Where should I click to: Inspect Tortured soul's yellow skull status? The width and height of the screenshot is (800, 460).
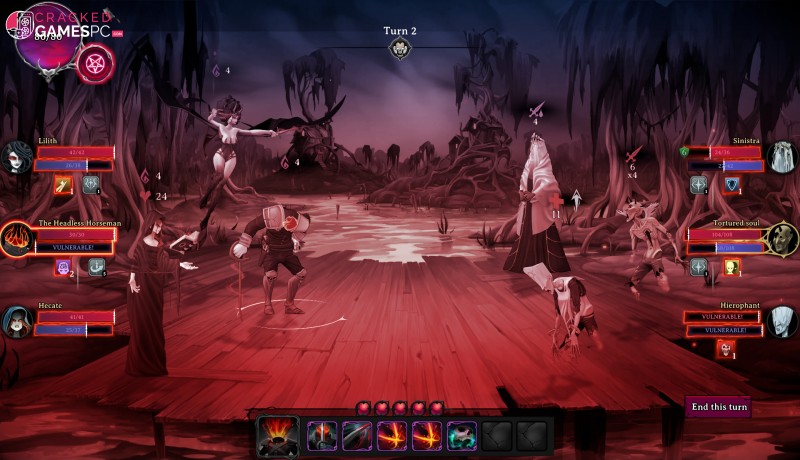(x=731, y=267)
